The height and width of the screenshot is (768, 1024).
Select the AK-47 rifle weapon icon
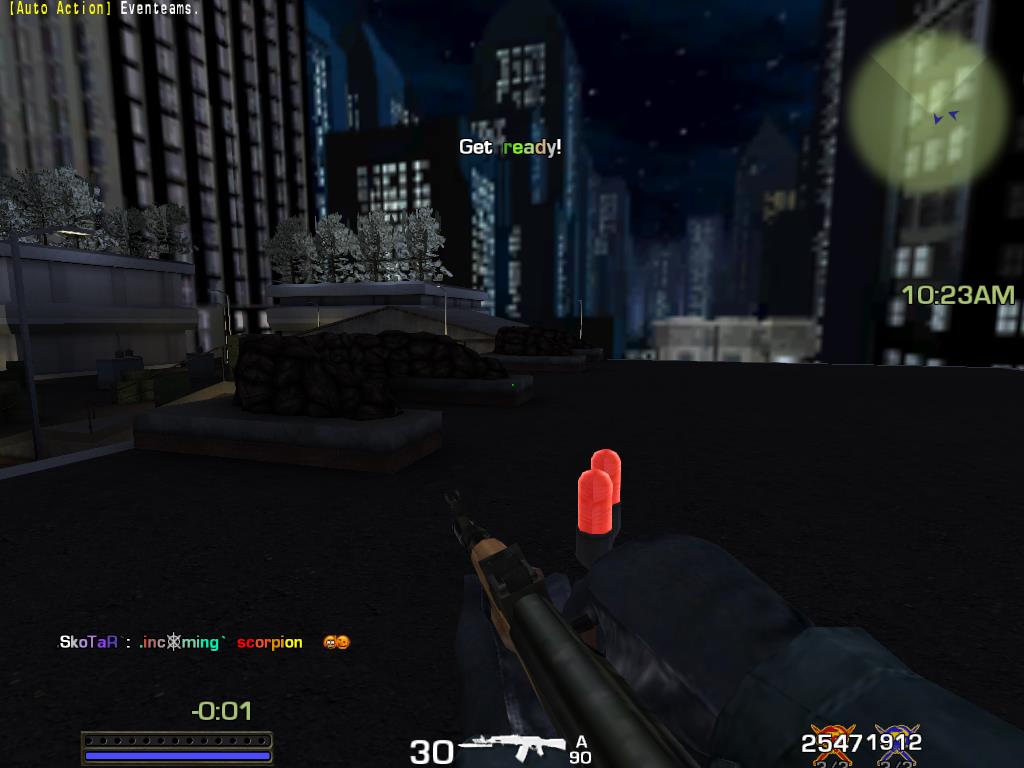[x=512, y=746]
